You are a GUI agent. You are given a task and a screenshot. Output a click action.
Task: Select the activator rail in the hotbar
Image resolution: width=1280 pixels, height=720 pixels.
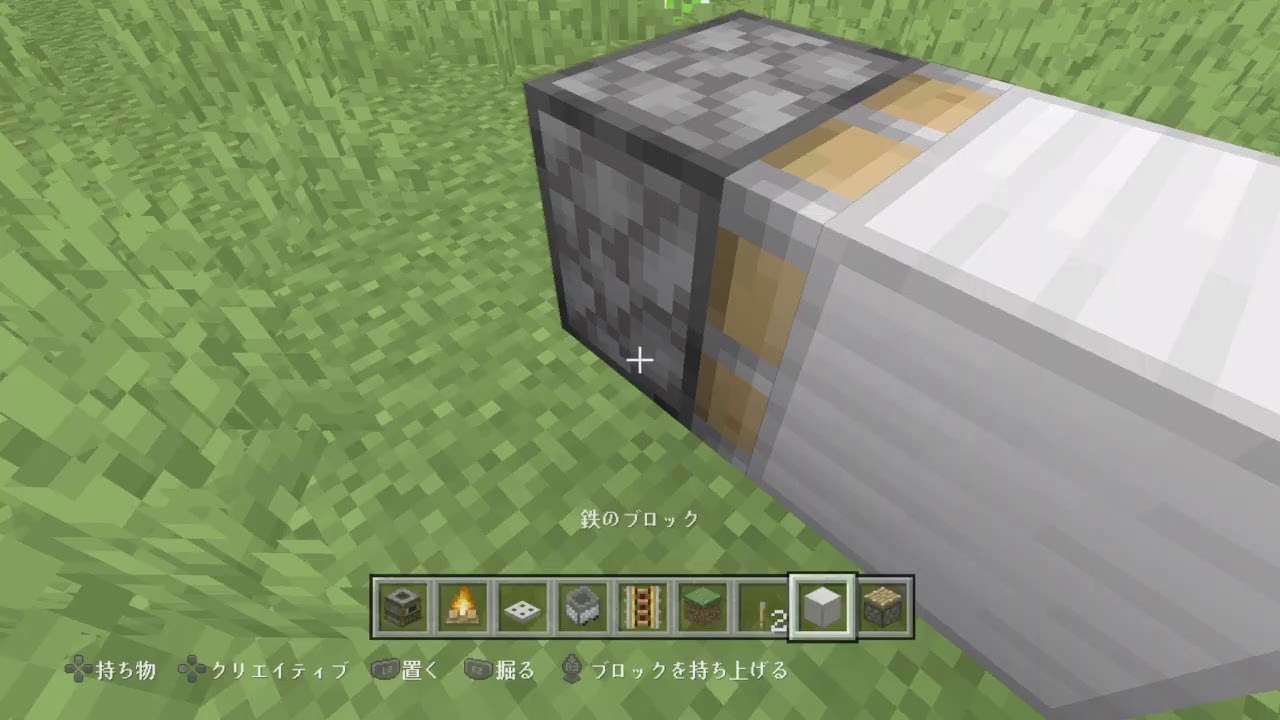pos(643,608)
